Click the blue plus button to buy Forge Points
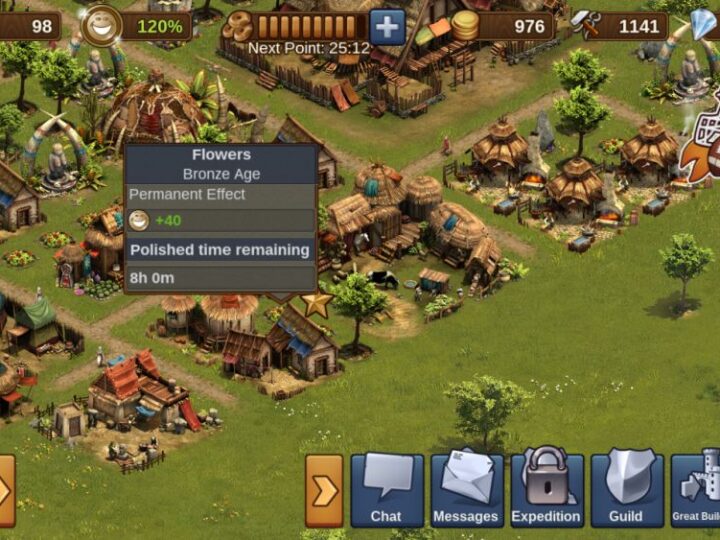This screenshot has width=720, height=540. [x=387, y=26]
